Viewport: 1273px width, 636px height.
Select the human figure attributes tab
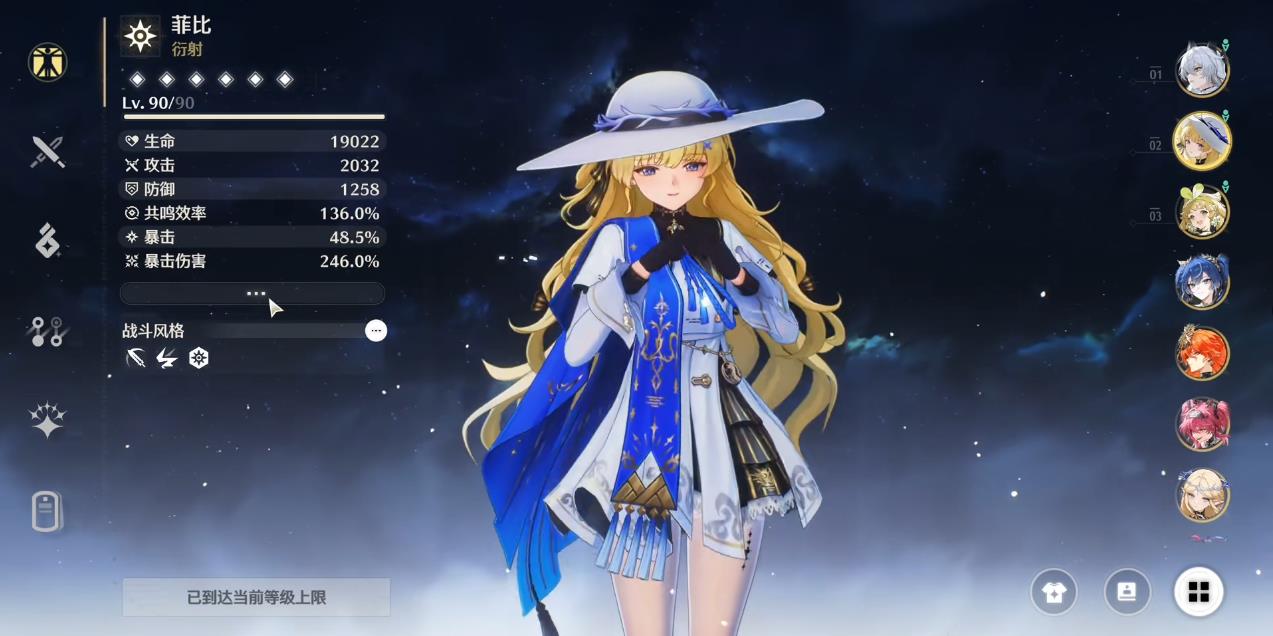47,62
